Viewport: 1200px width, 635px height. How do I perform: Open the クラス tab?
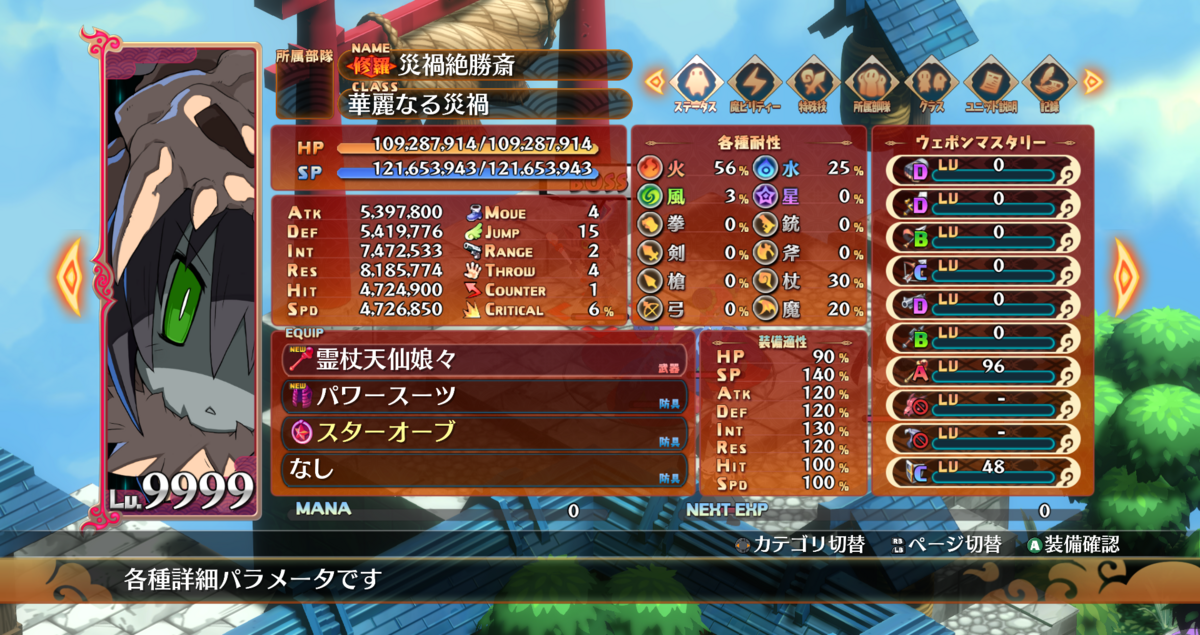click(x=932, y=84)
